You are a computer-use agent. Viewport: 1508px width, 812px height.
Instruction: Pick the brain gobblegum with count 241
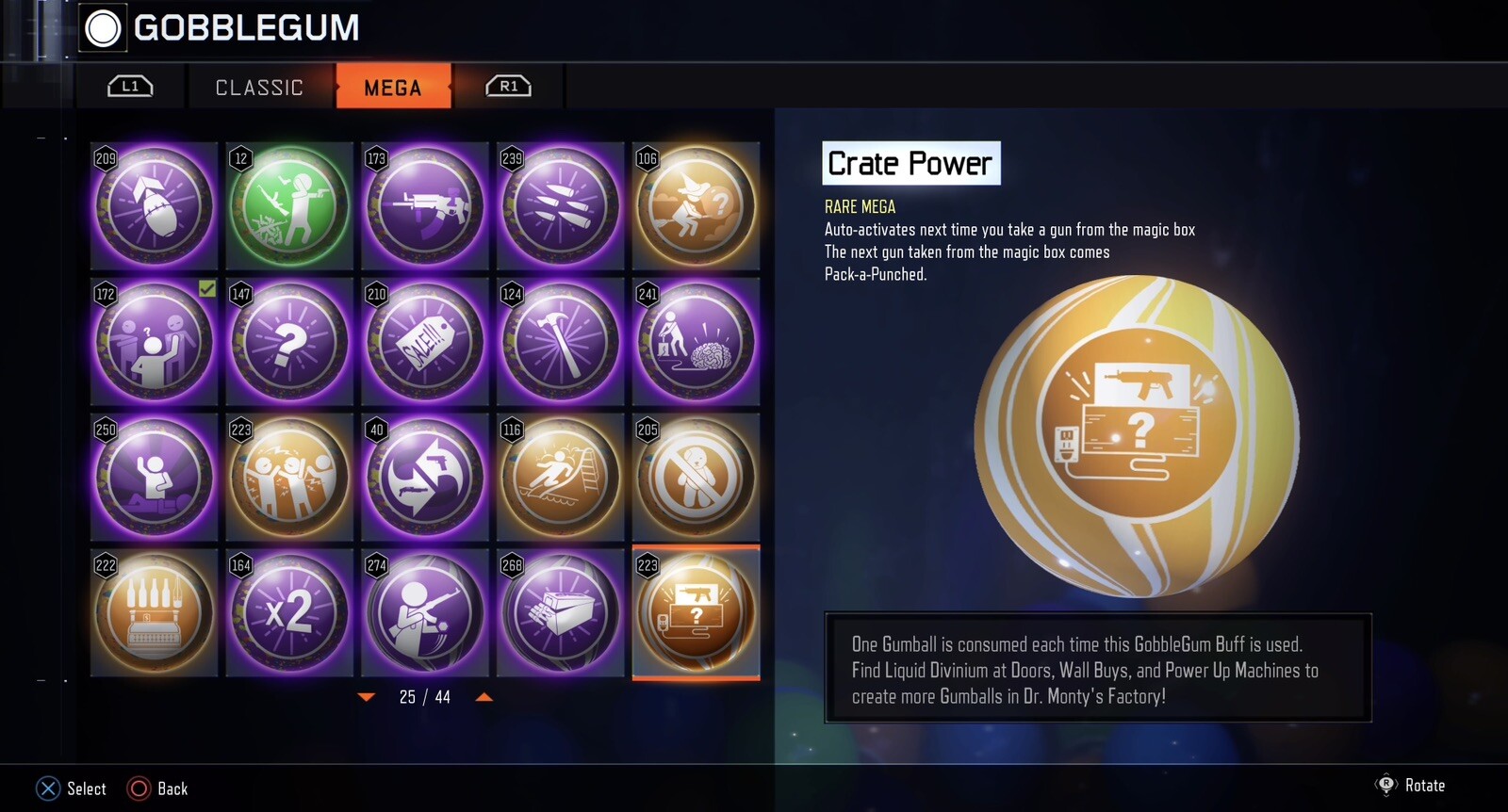pos(696,342)
